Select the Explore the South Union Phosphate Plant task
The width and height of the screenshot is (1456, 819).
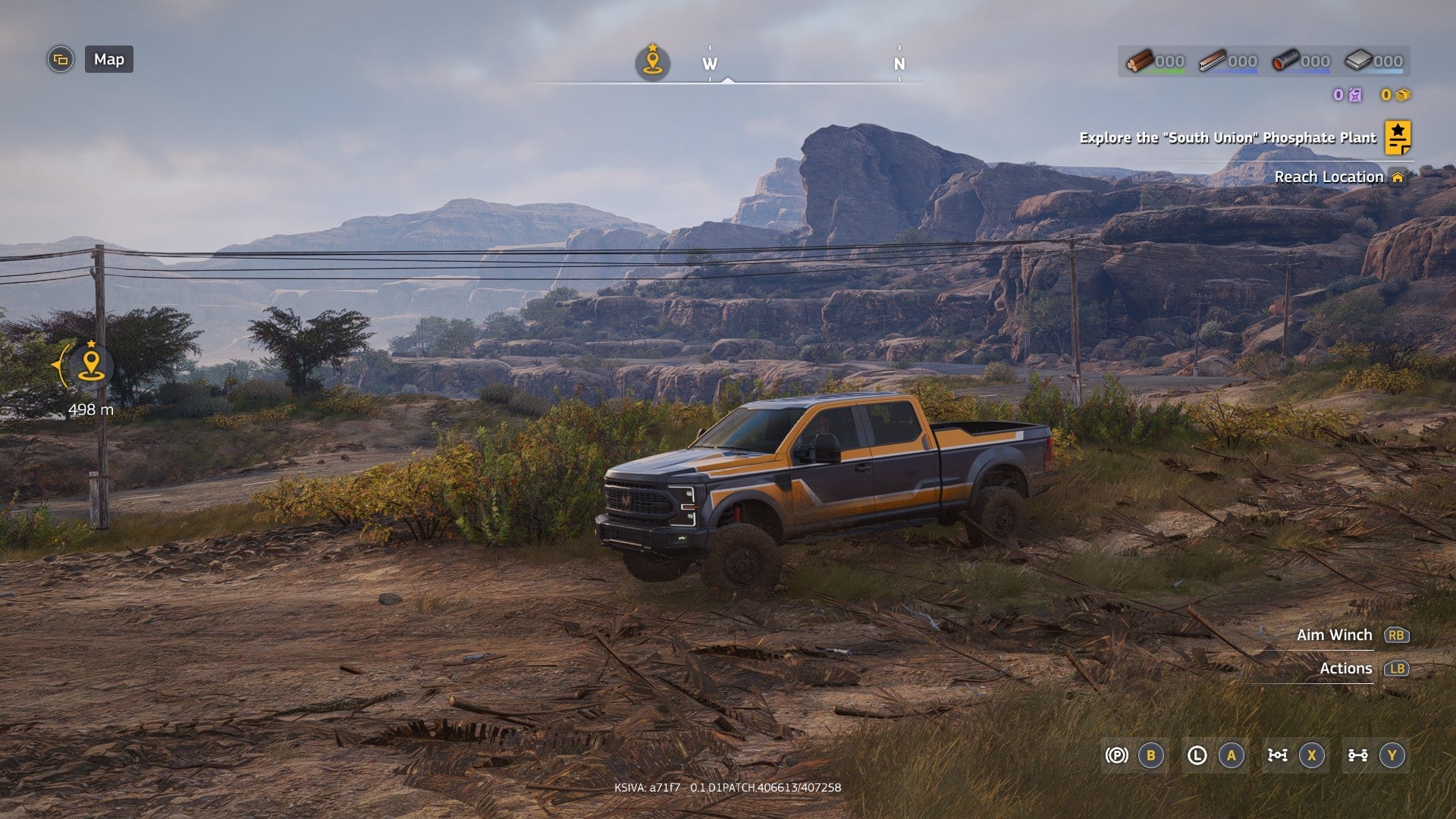[1227, 139]
